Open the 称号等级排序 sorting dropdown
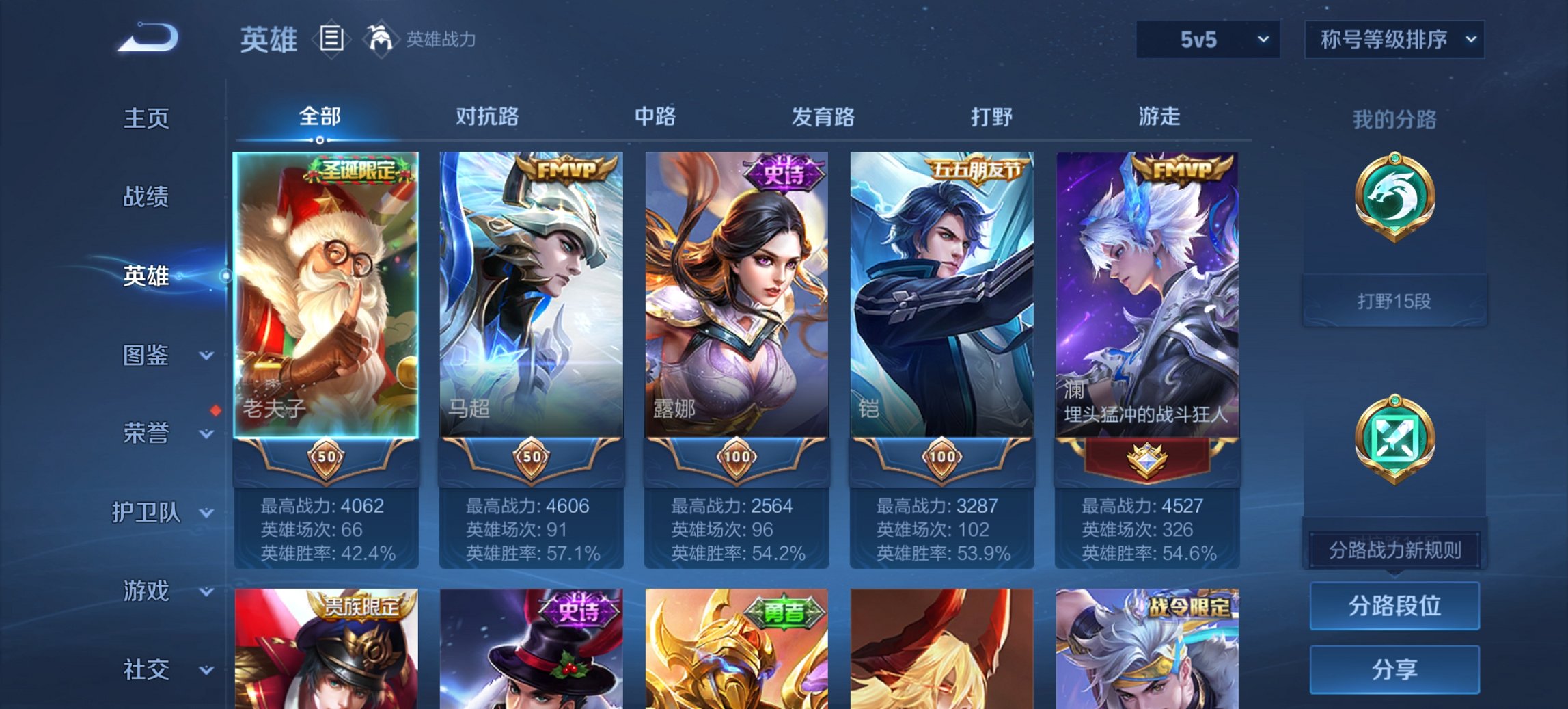Viewport: 1568px width, 709px height. (x=1394, y=40)
